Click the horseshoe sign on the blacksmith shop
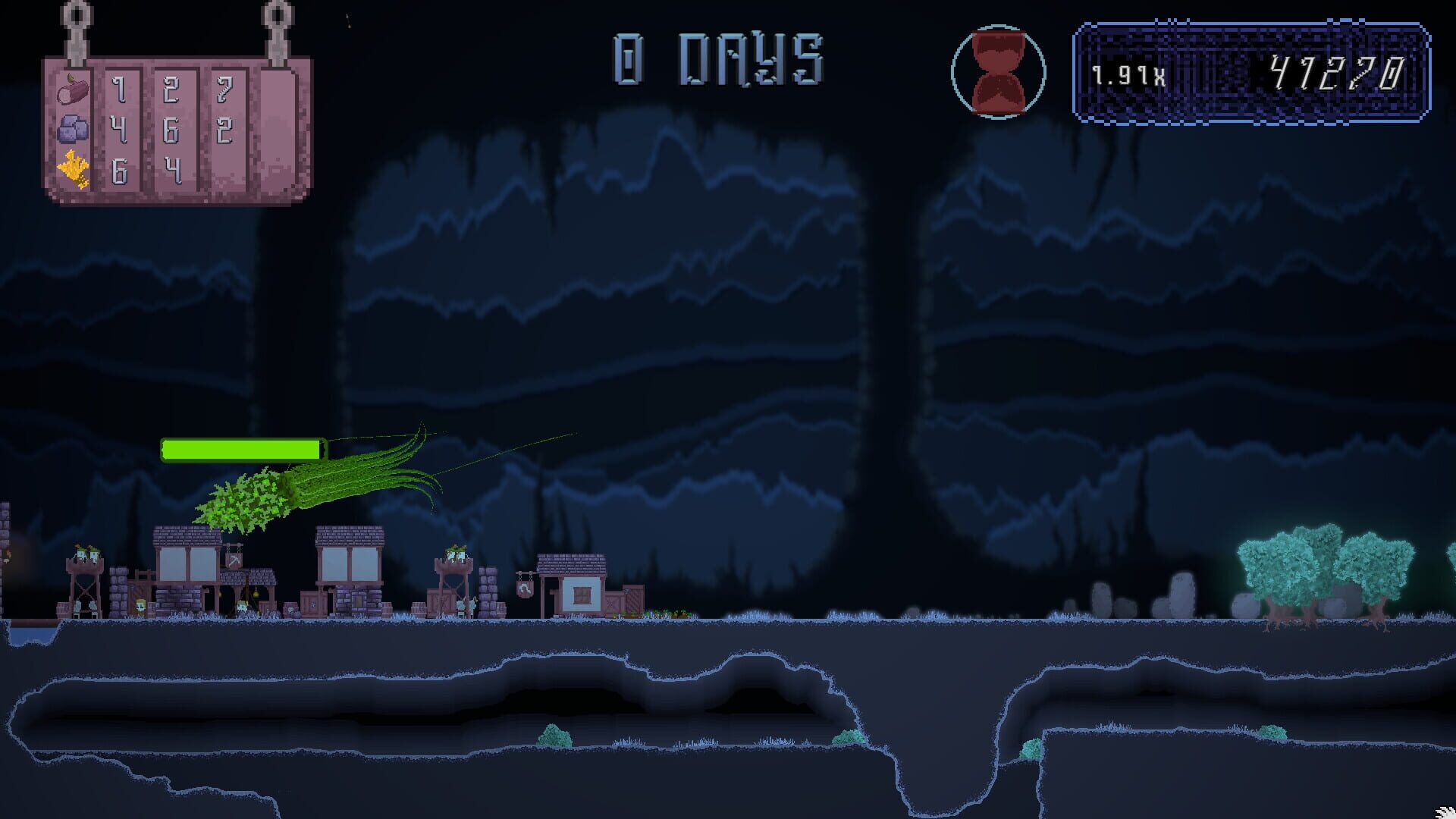Screen dimensions: 1456x819 pyautogui.click(x=526, y=591)
